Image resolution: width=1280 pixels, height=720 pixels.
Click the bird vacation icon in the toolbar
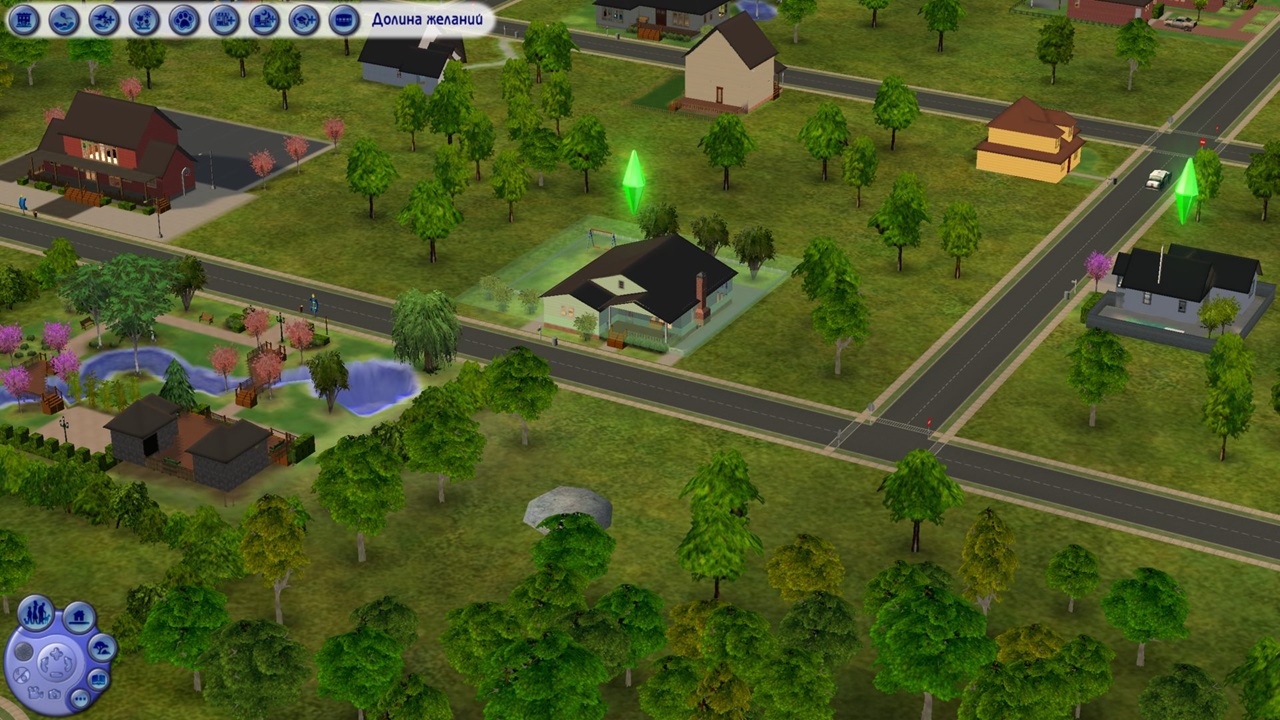pos(63,18)
